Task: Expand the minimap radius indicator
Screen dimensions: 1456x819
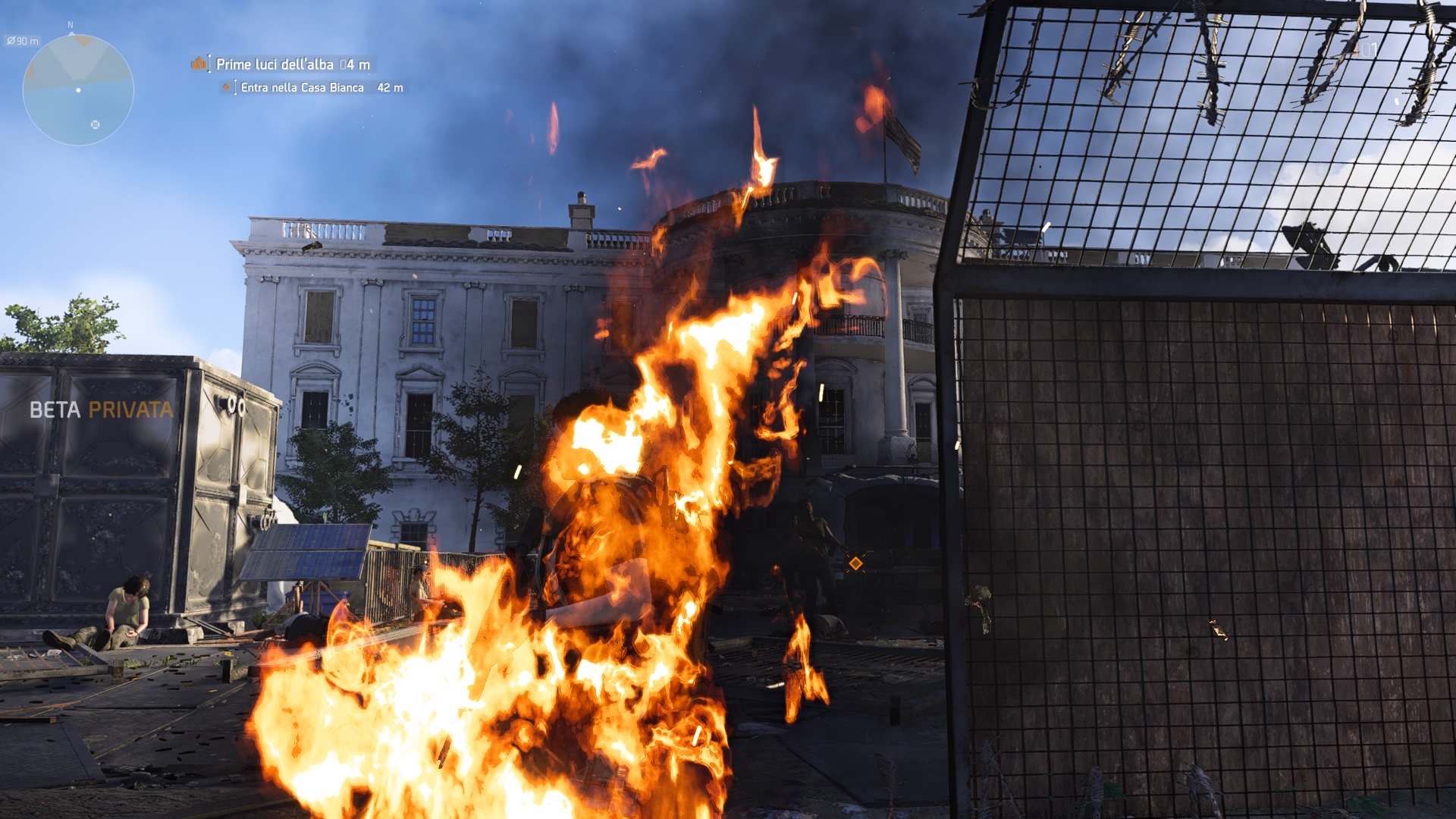Action: 23,40
